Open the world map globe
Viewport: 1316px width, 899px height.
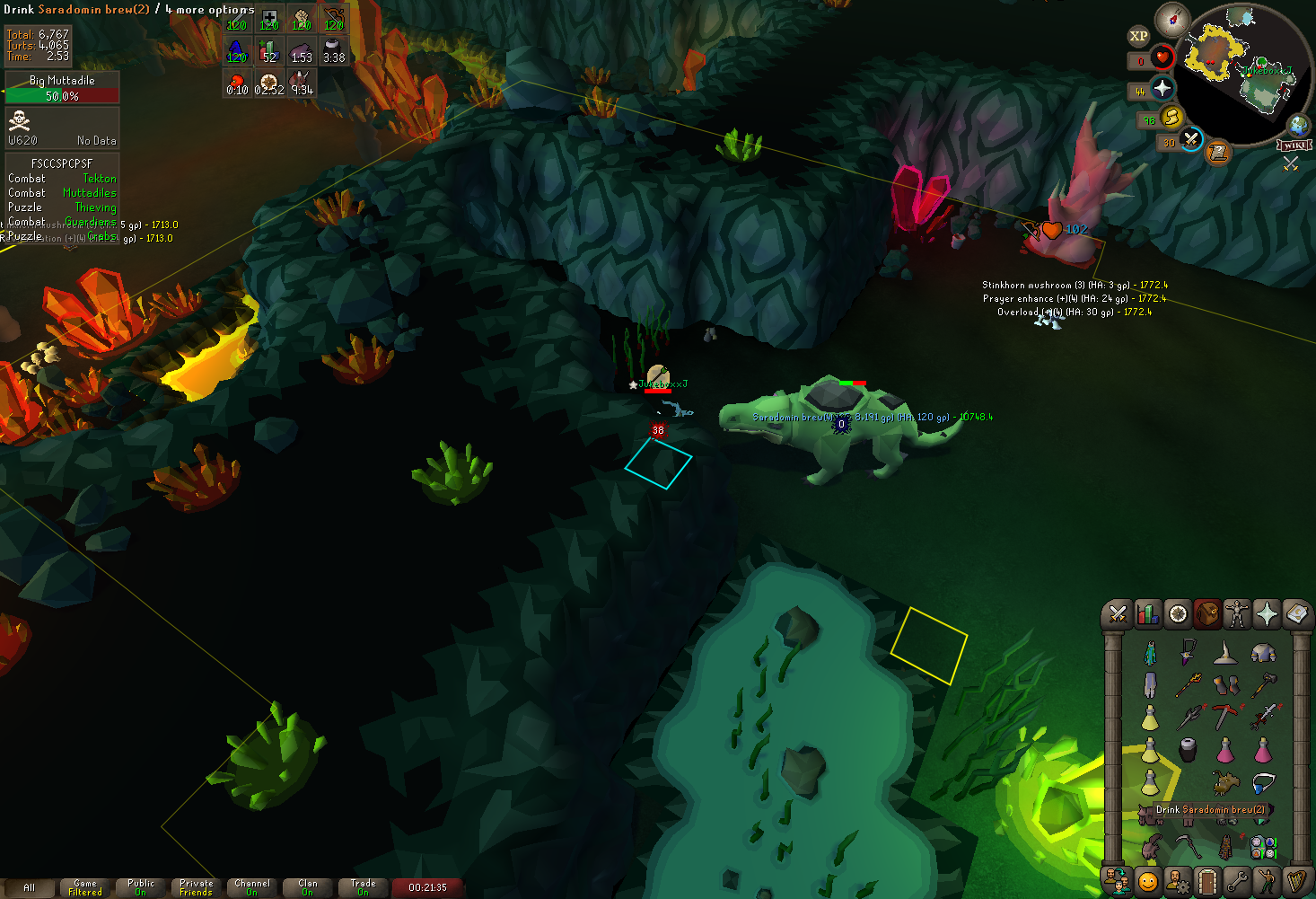(x=1297, y=125)
